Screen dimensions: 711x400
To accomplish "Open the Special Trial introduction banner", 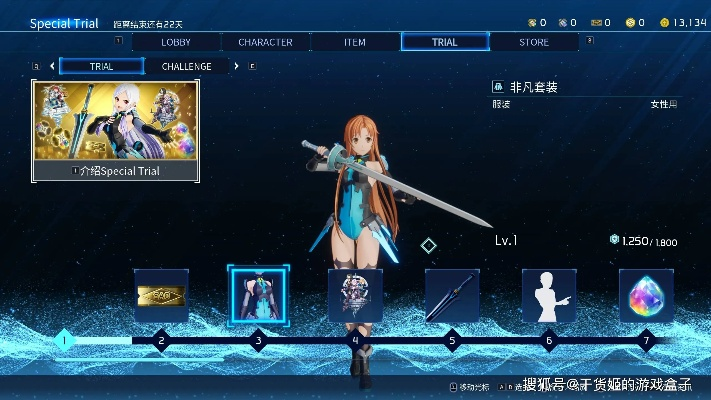I will click(115, 131).
